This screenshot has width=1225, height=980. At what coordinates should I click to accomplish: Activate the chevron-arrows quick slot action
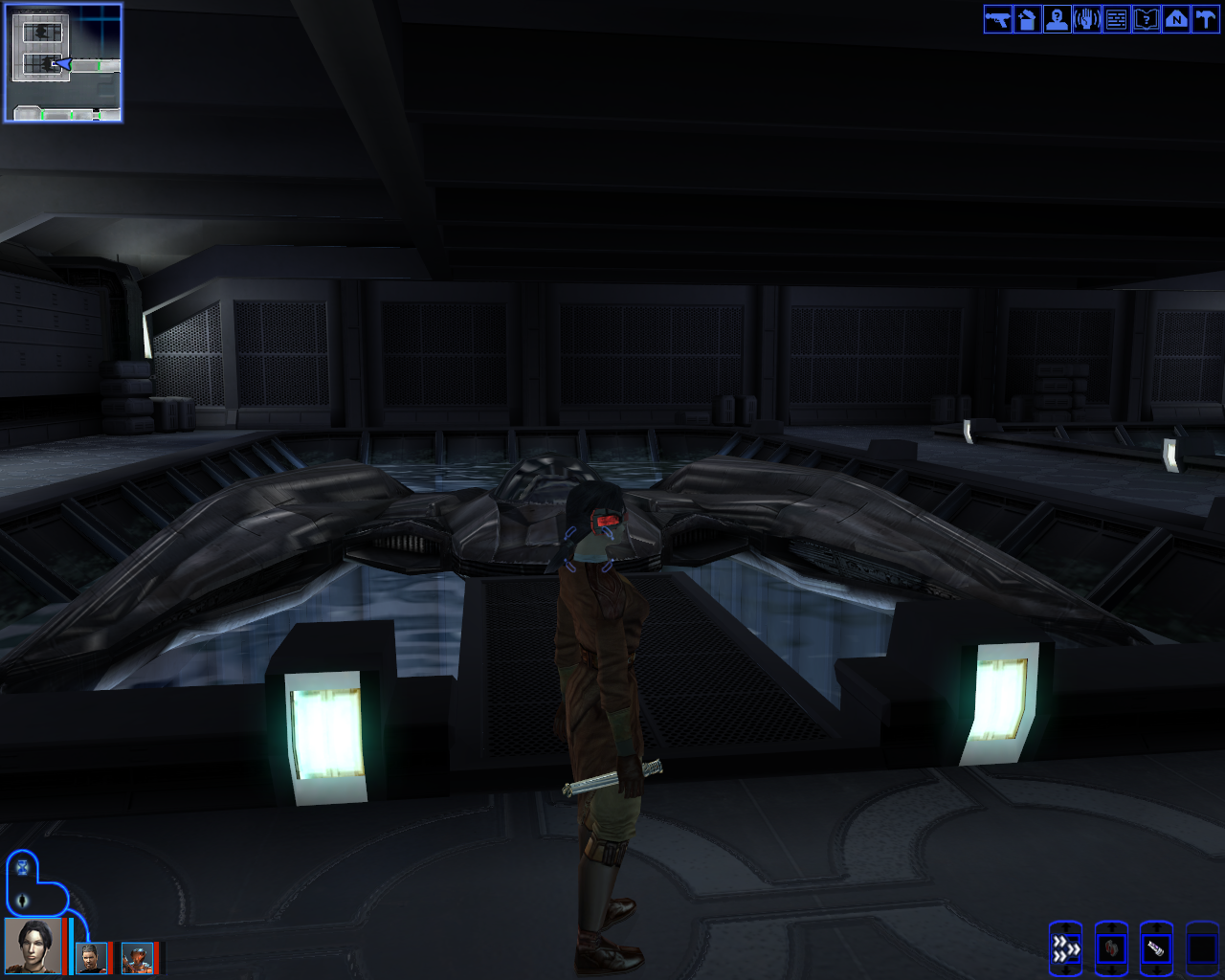pyautogui.click(x=1065, y=947)
